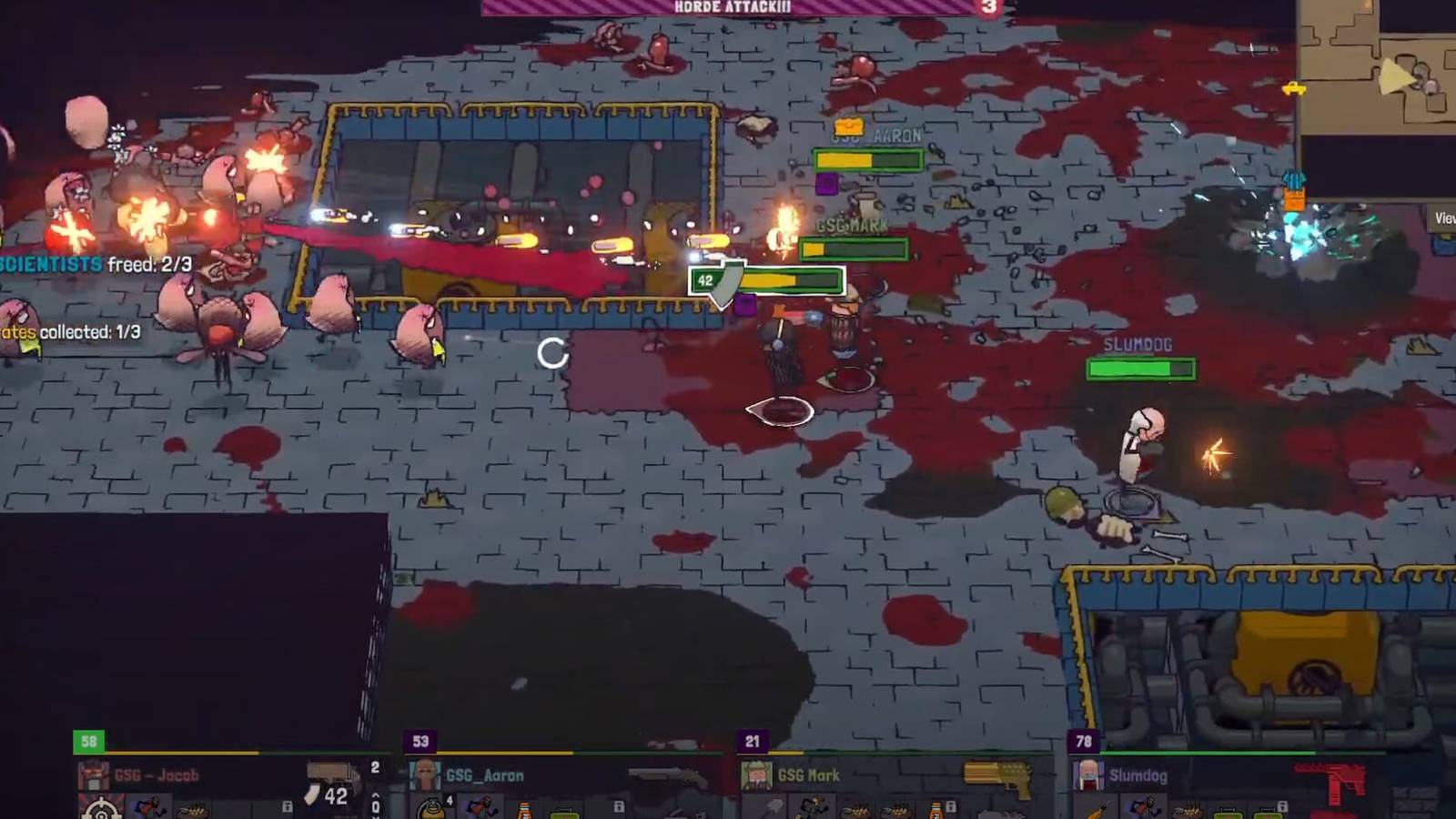Screen dimensions: 1456x819
Task: Click the shovel icon in GSG Mark's loadout
Action: pos(774,809)
